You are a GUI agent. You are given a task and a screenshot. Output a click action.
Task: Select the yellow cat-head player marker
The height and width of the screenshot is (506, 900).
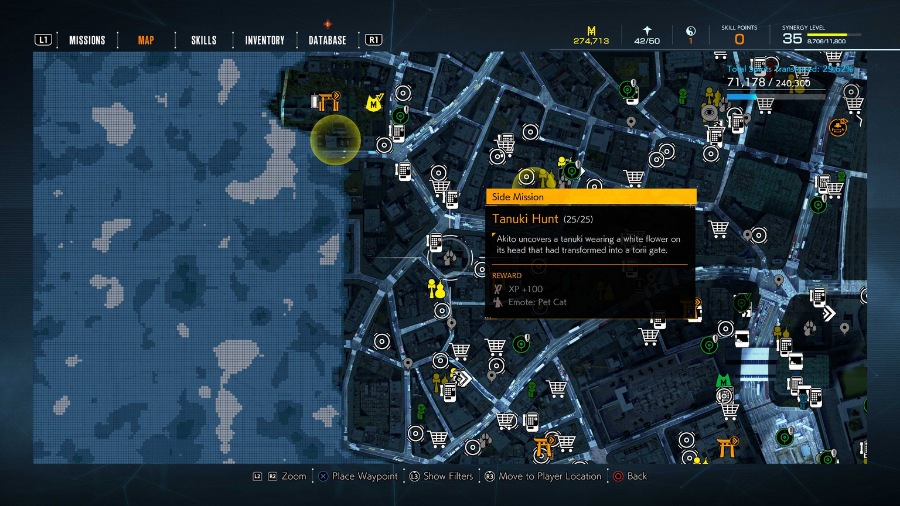[x=375, y=102]
